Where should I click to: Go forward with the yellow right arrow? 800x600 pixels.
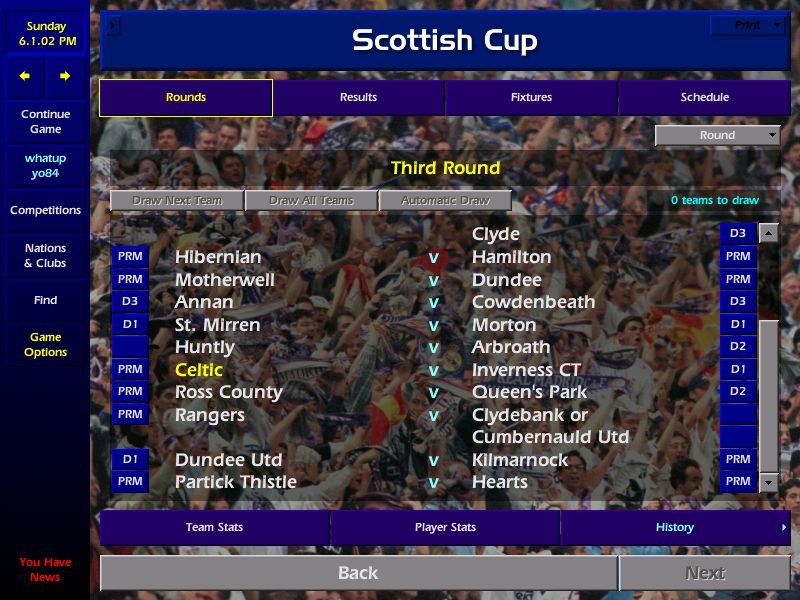pyautogui.click(x=65, y=76)
